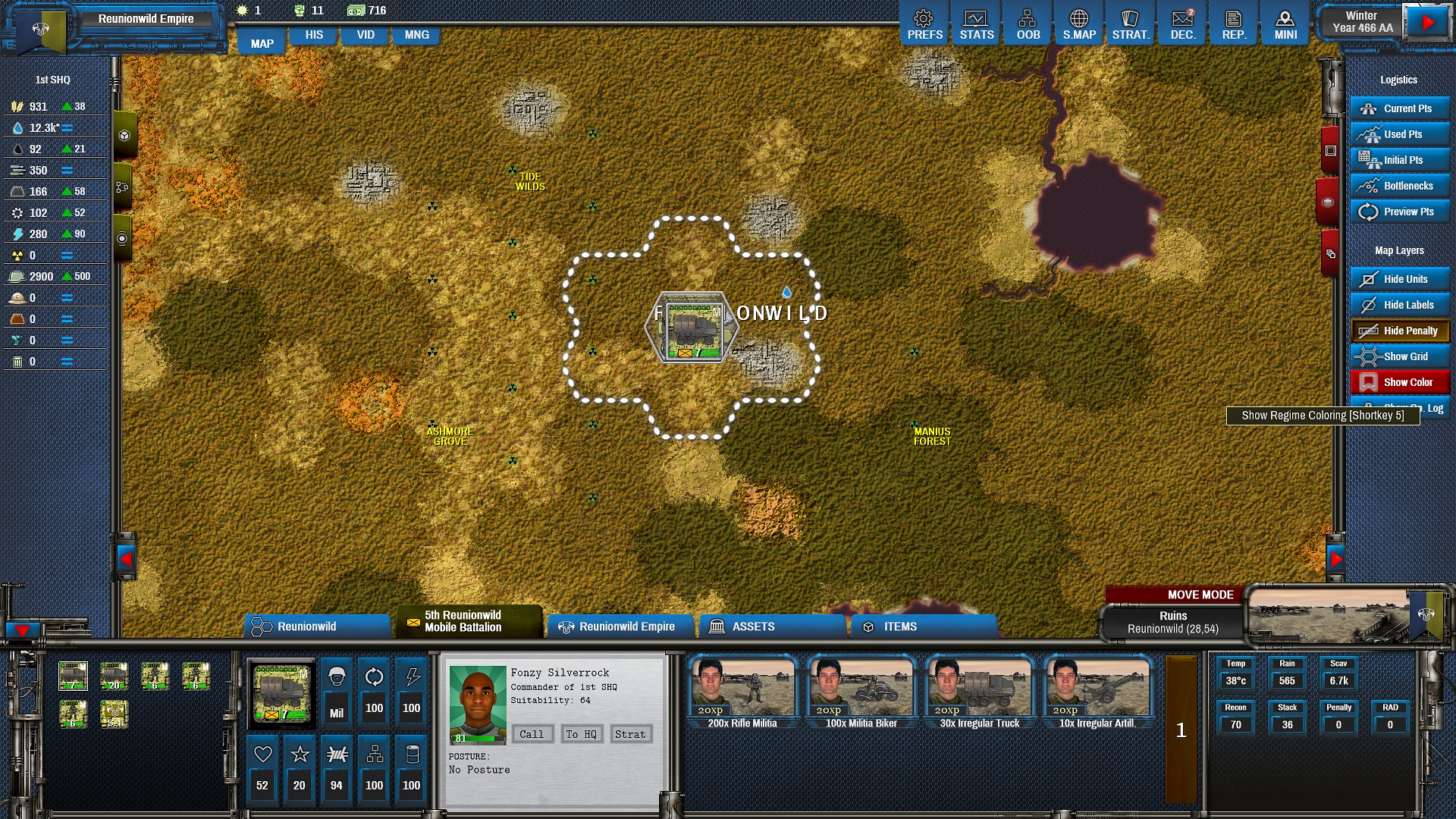
Task: Toggle Hide Units map layer
Action: click(x=1399, y=279)
